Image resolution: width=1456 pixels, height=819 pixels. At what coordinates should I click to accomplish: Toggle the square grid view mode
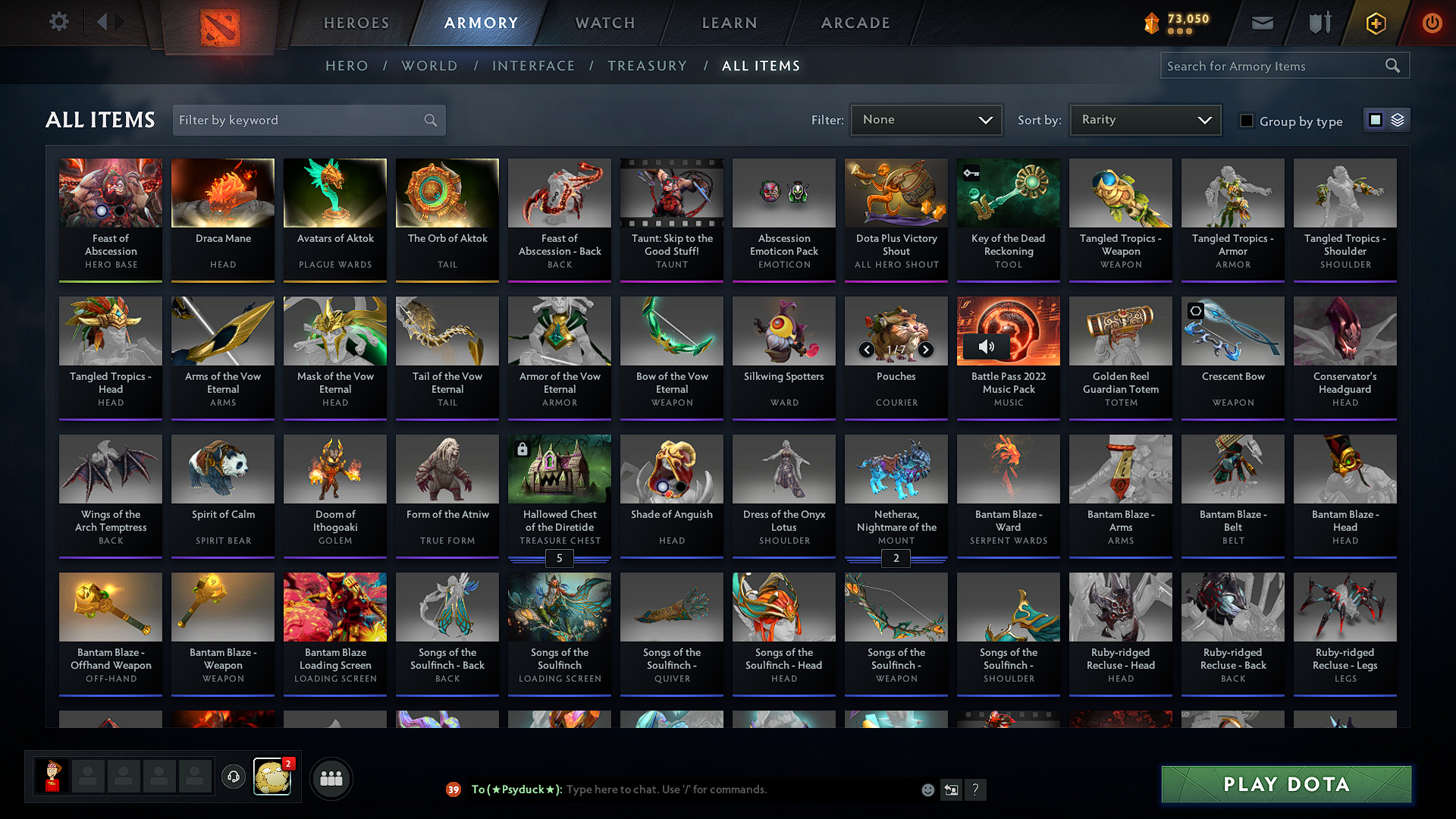[1376, 120]
